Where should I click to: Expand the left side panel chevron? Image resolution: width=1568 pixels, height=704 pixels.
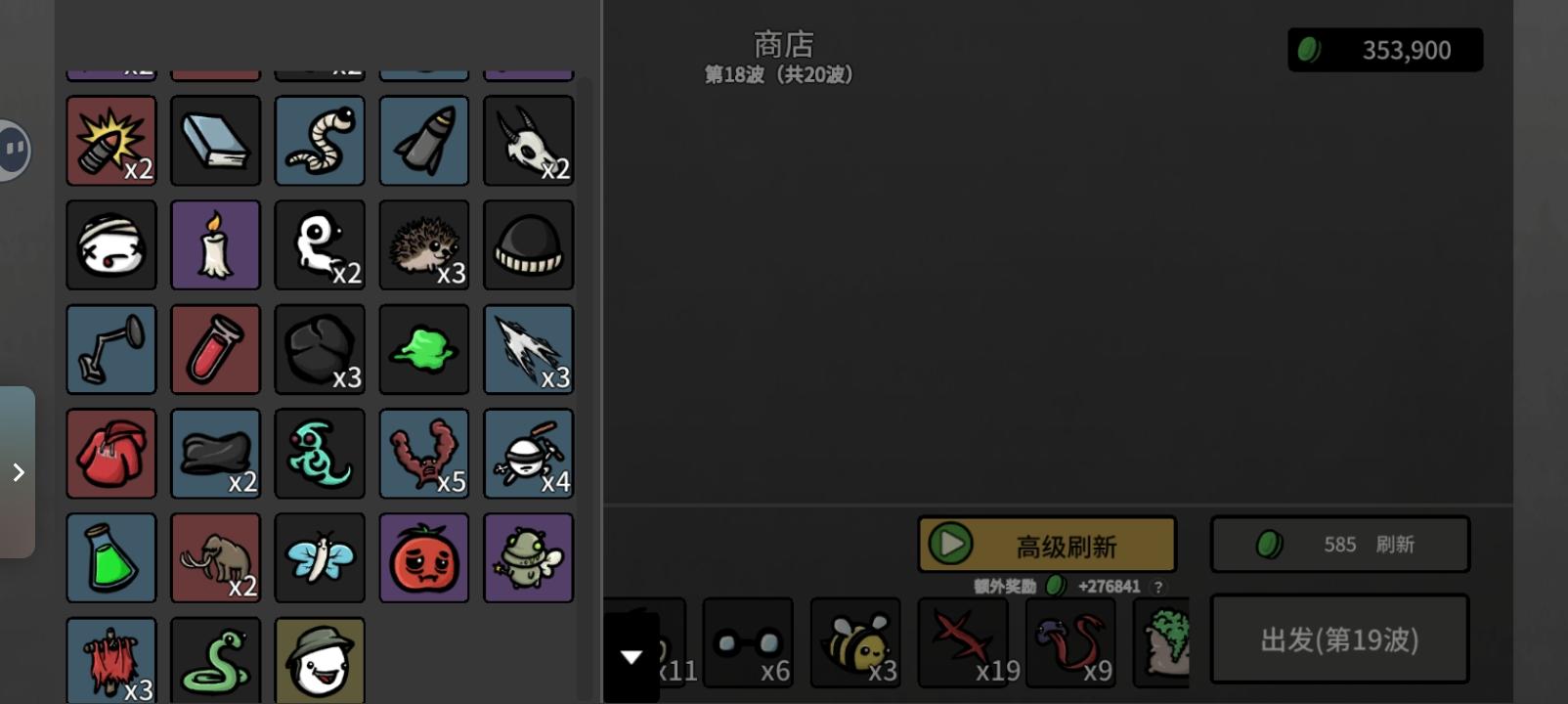[17, 472]
